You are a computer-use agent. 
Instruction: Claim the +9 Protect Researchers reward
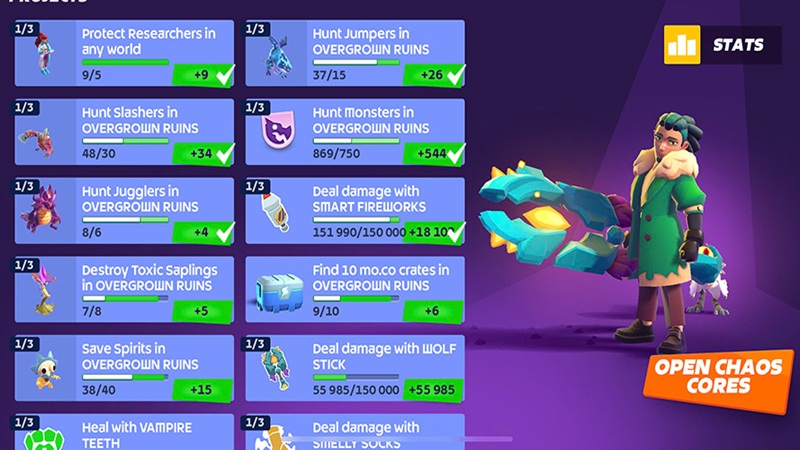203,74
